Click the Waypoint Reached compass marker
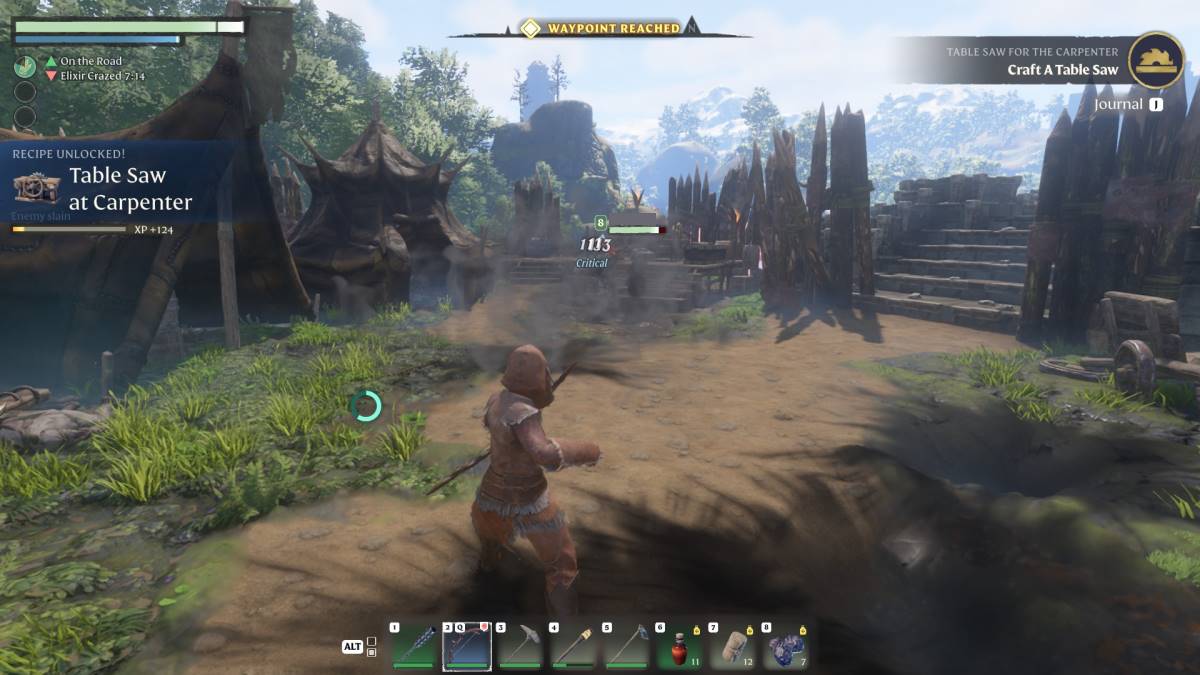 coord(530,28)
